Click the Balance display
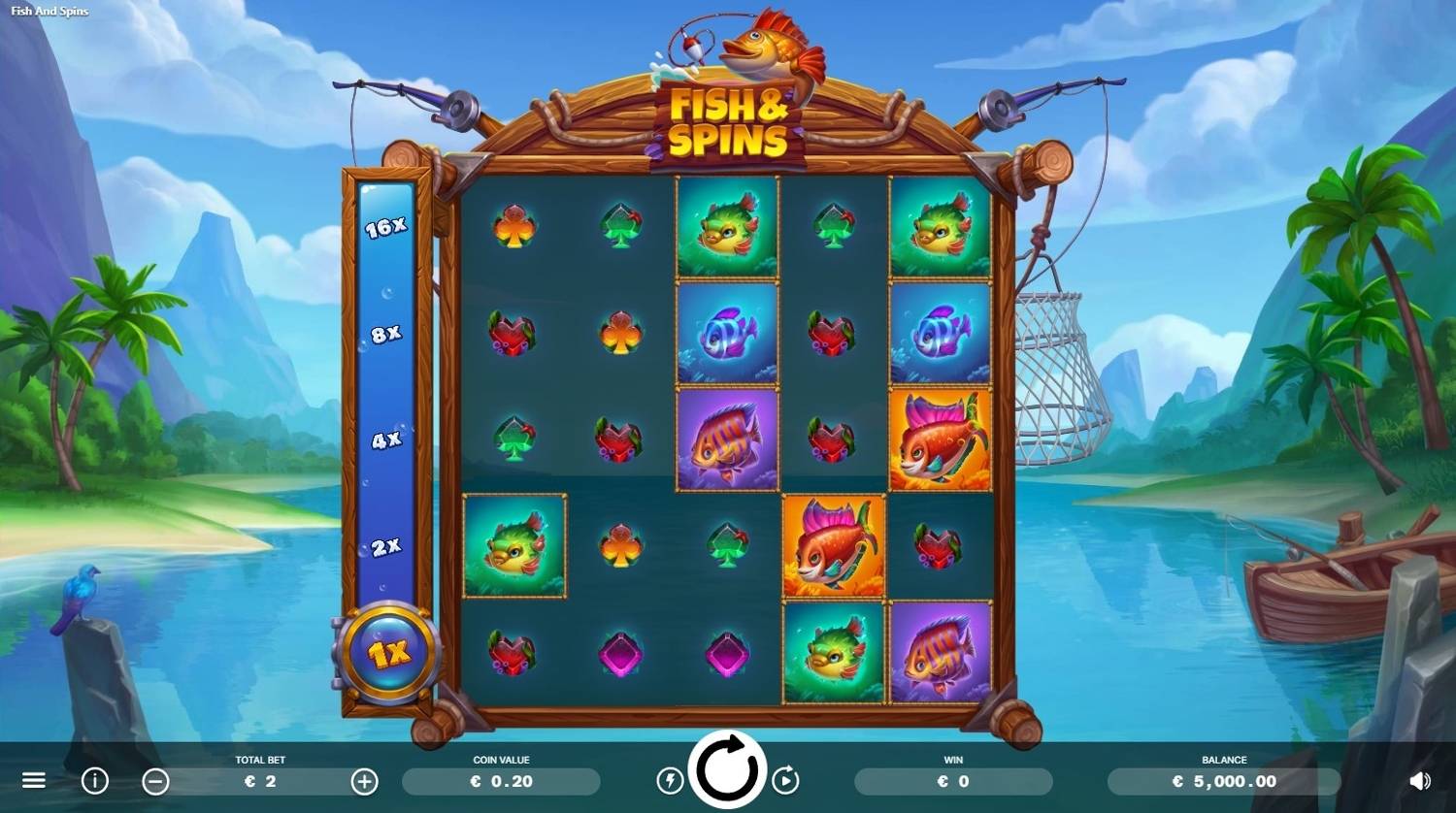This screenshot has width=1456, height=813. [x=1225, y=780]
